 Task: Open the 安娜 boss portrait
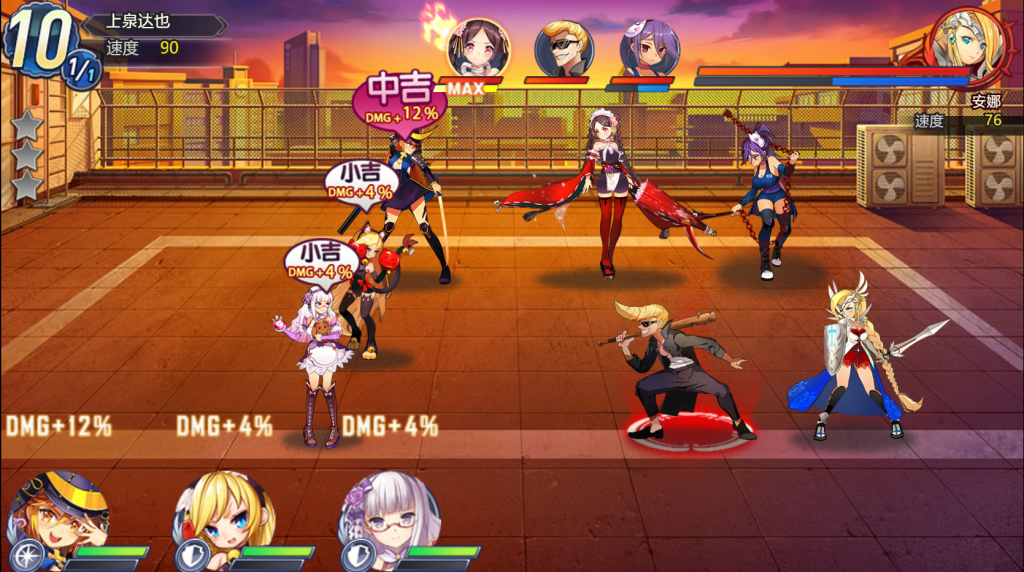pyautogui.click(x=964, y=45)
